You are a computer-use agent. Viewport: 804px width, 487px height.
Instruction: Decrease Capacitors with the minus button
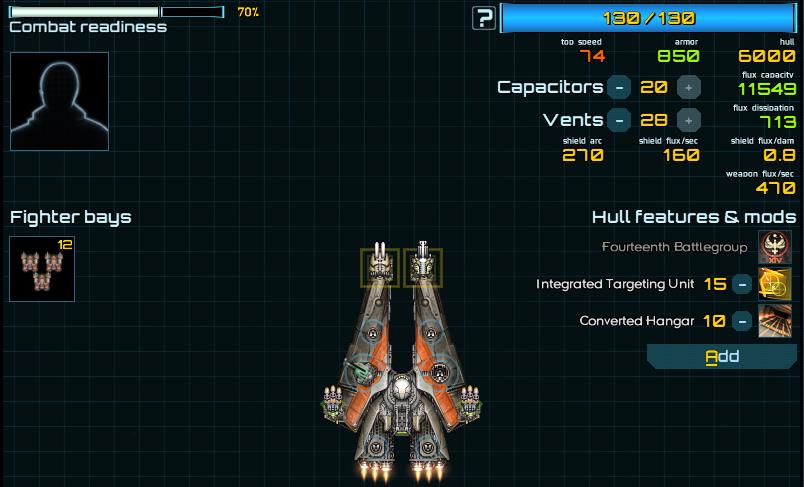(619, 87)
